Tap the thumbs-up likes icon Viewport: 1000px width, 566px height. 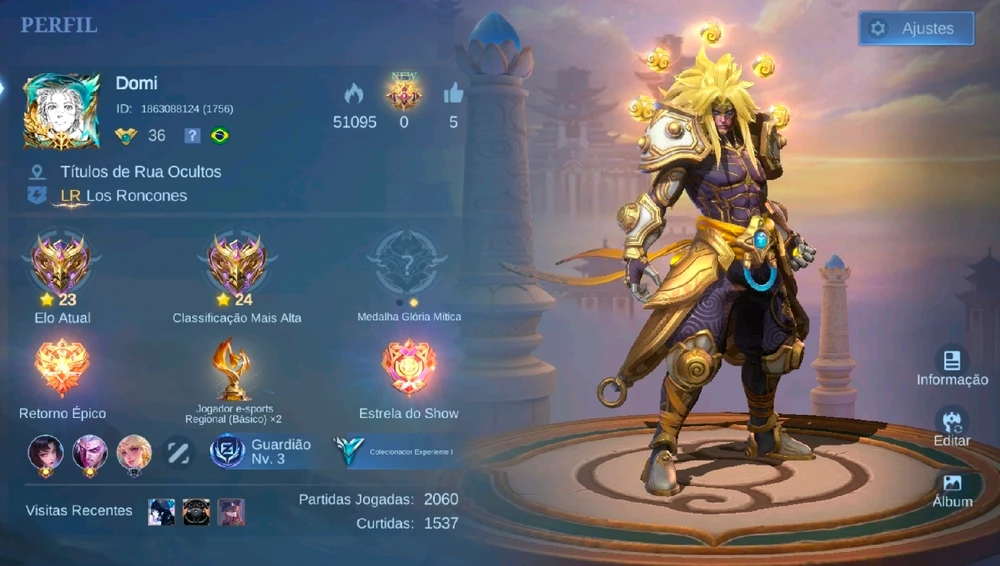tap(454, 94)
